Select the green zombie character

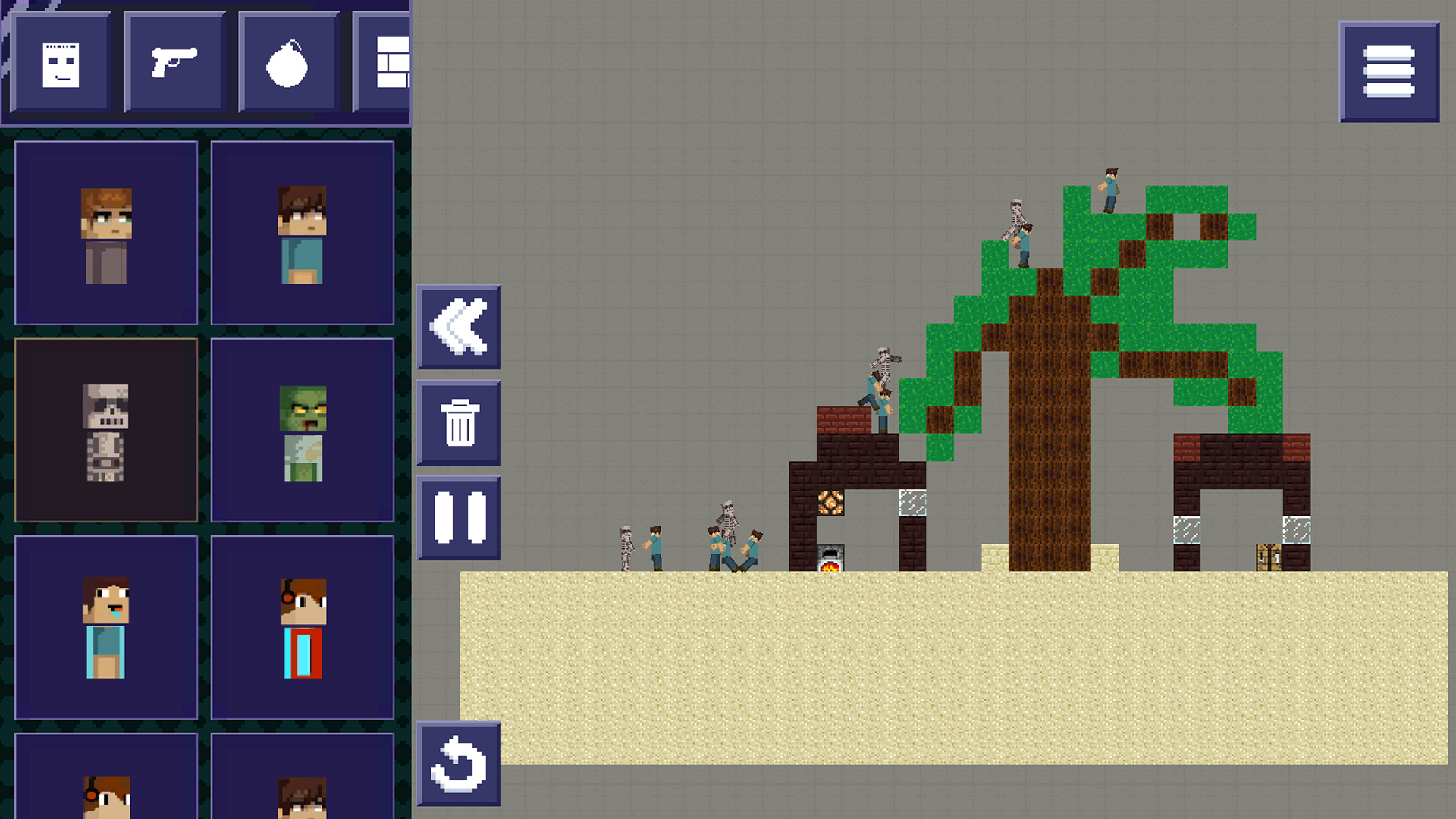coord(303,428)
